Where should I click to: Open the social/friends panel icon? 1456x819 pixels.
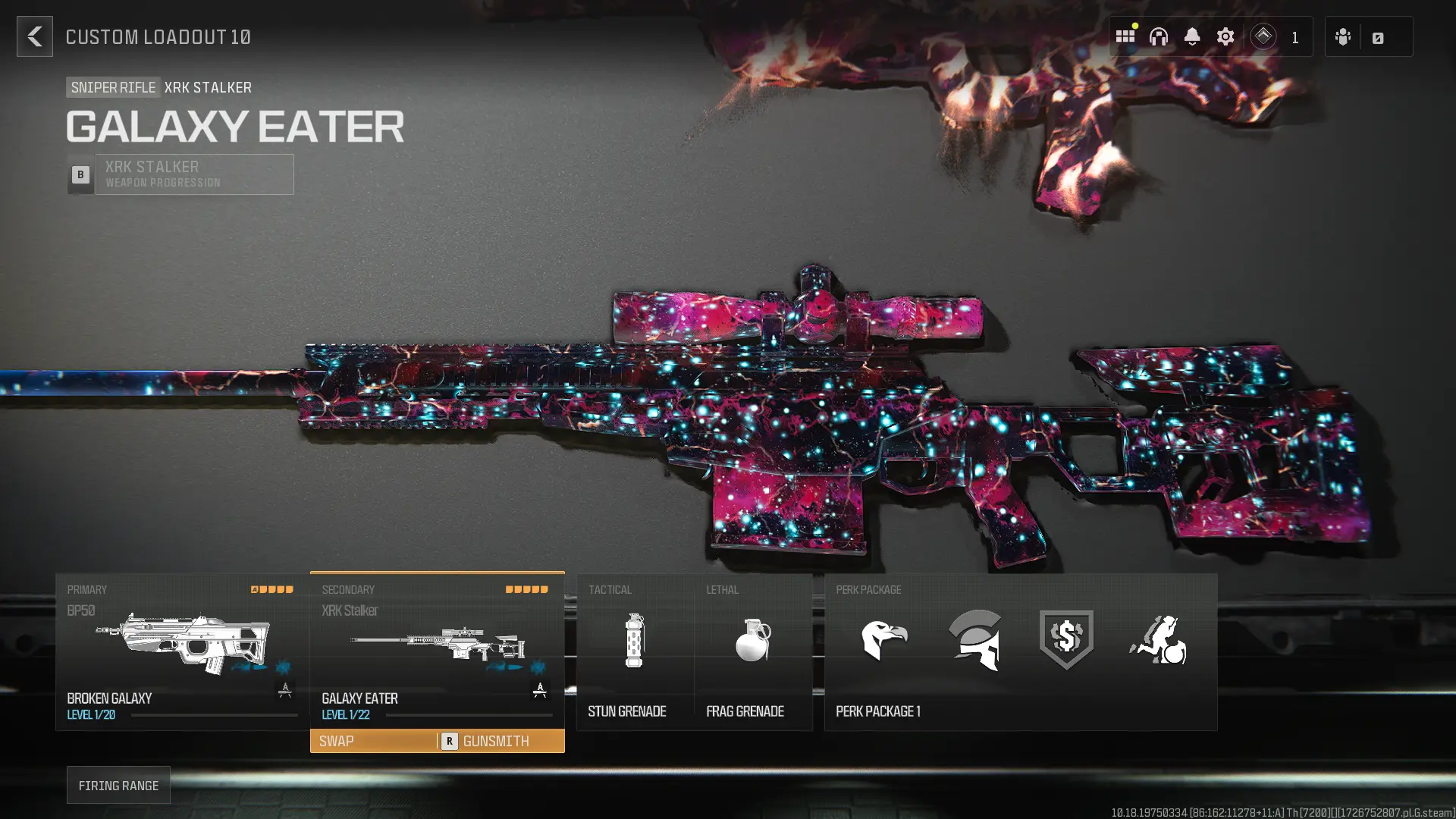click(1342, 36)
